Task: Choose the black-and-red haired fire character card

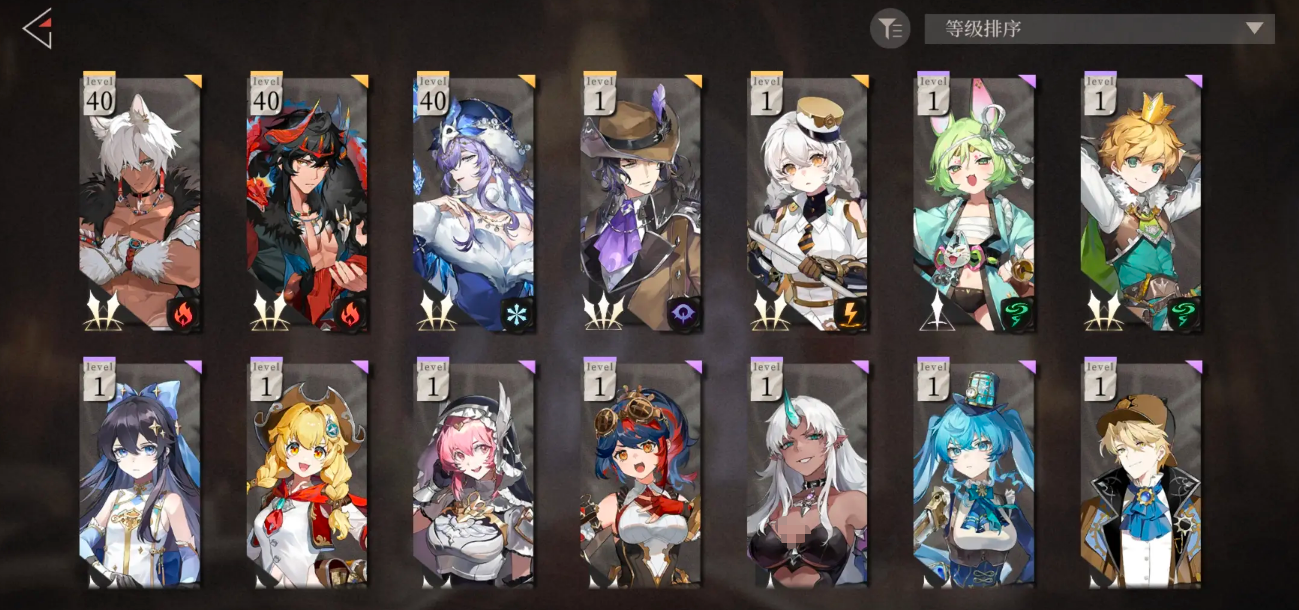Action: point(307,203)
